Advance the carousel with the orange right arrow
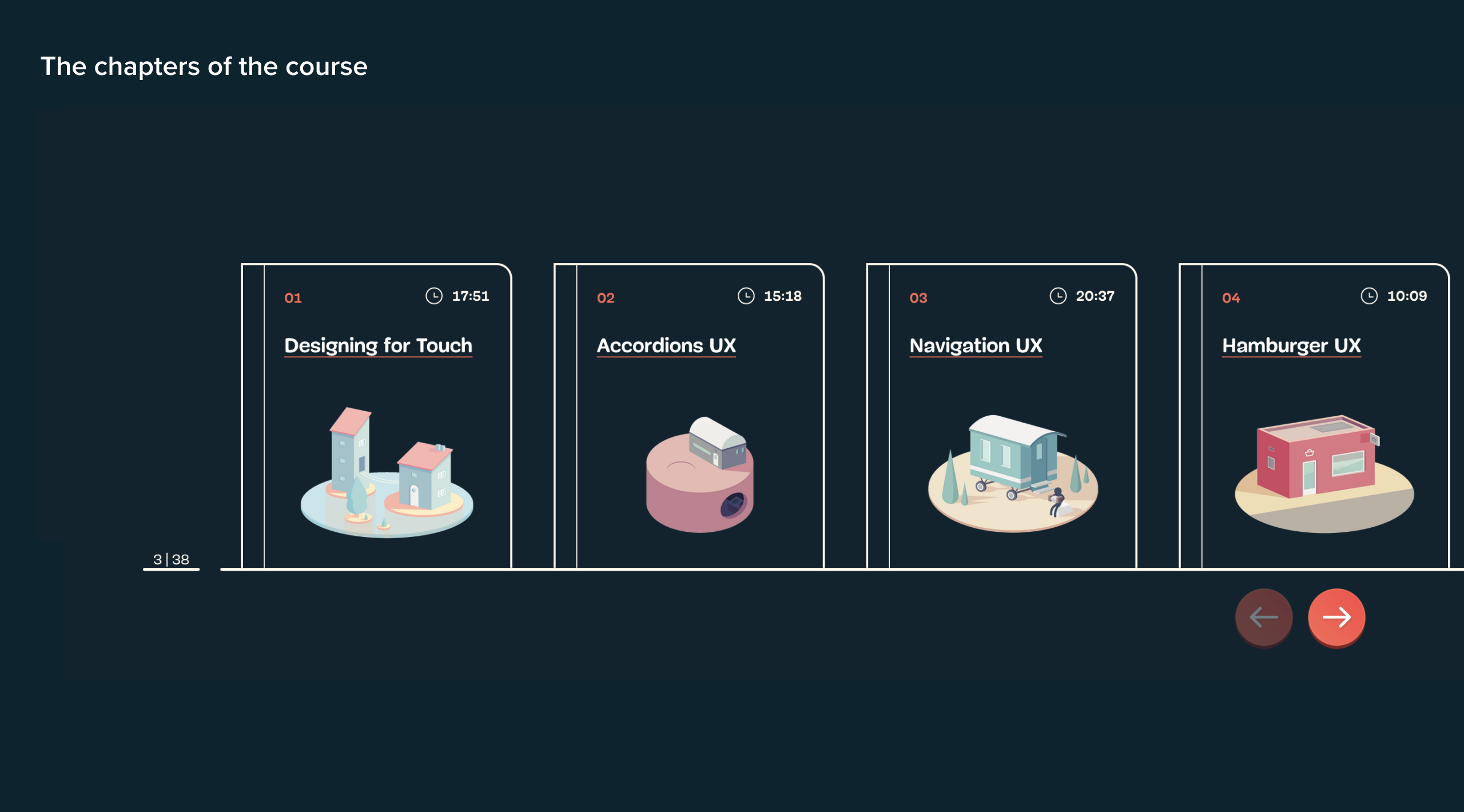The height and width of the screenshot is (812, 1464). click(1336, 617)
